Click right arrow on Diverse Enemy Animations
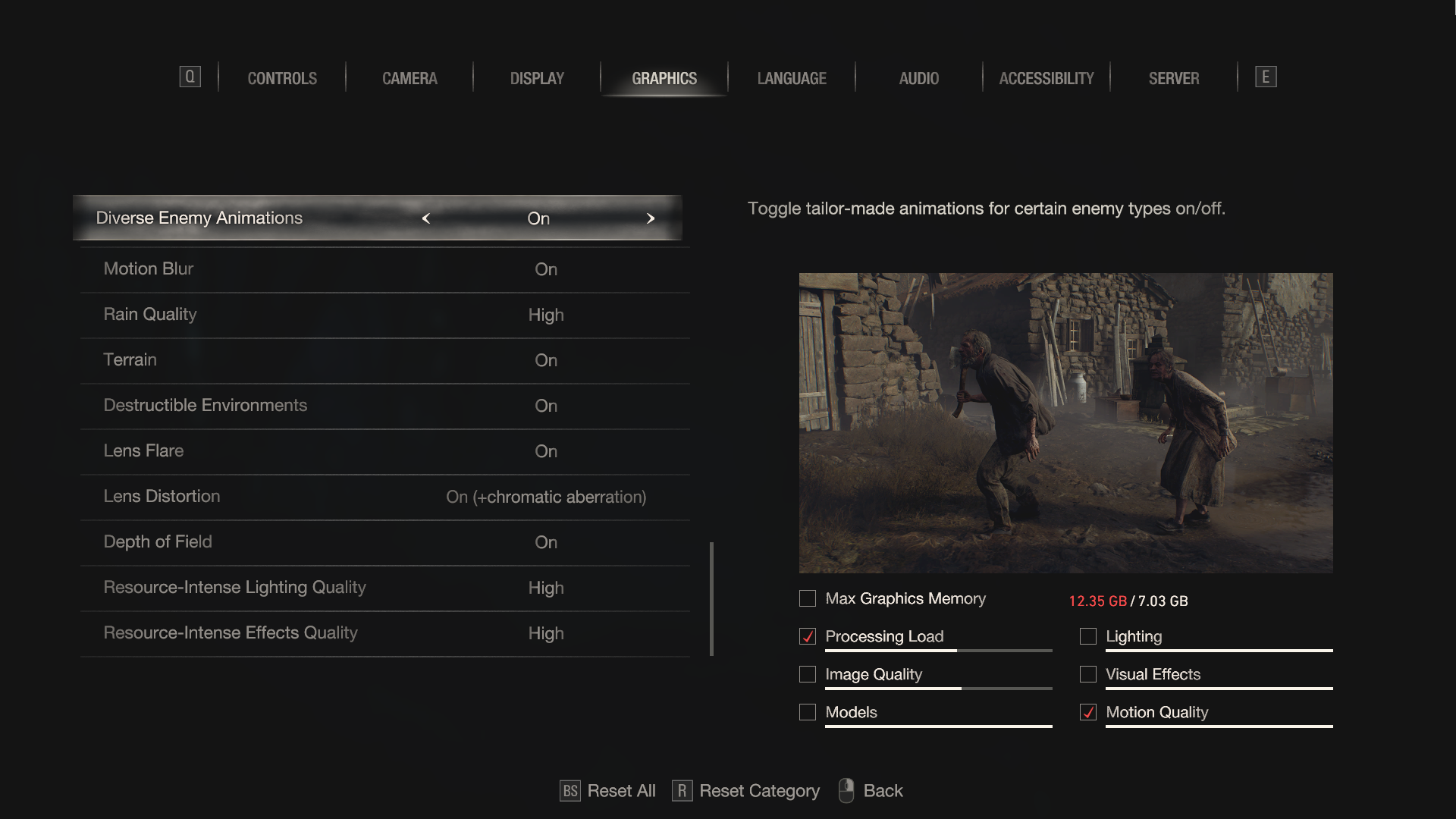This screenshot has height=819, width=1456. click(650, 218)
